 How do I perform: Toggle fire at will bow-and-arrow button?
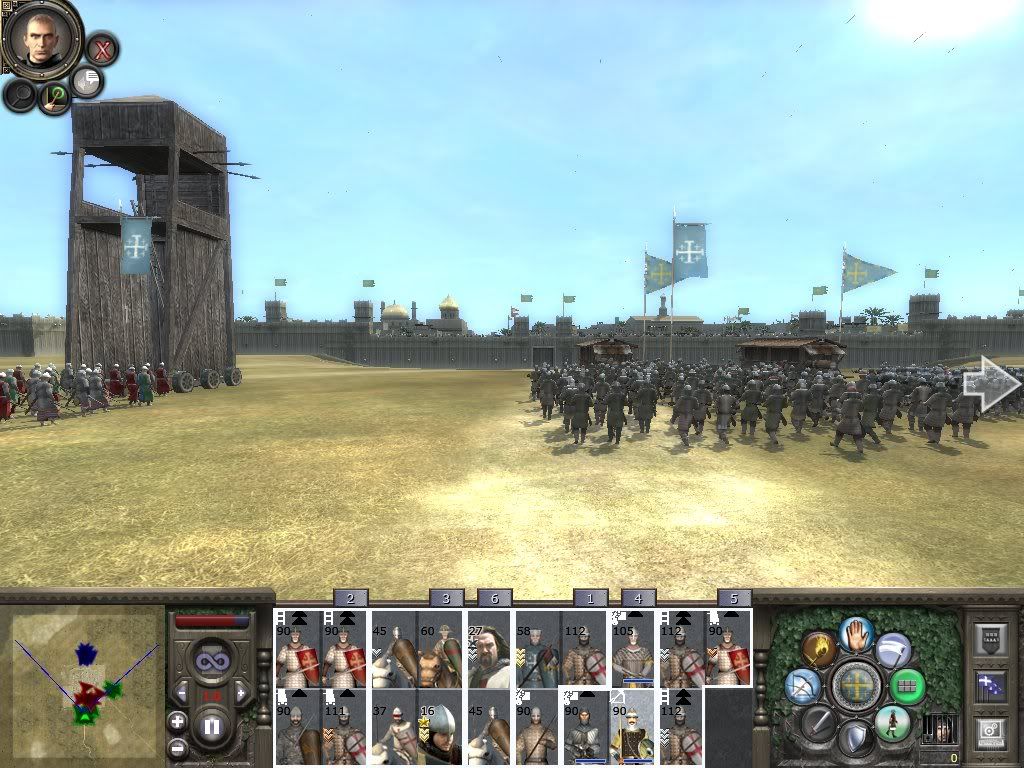coord(803,685)
